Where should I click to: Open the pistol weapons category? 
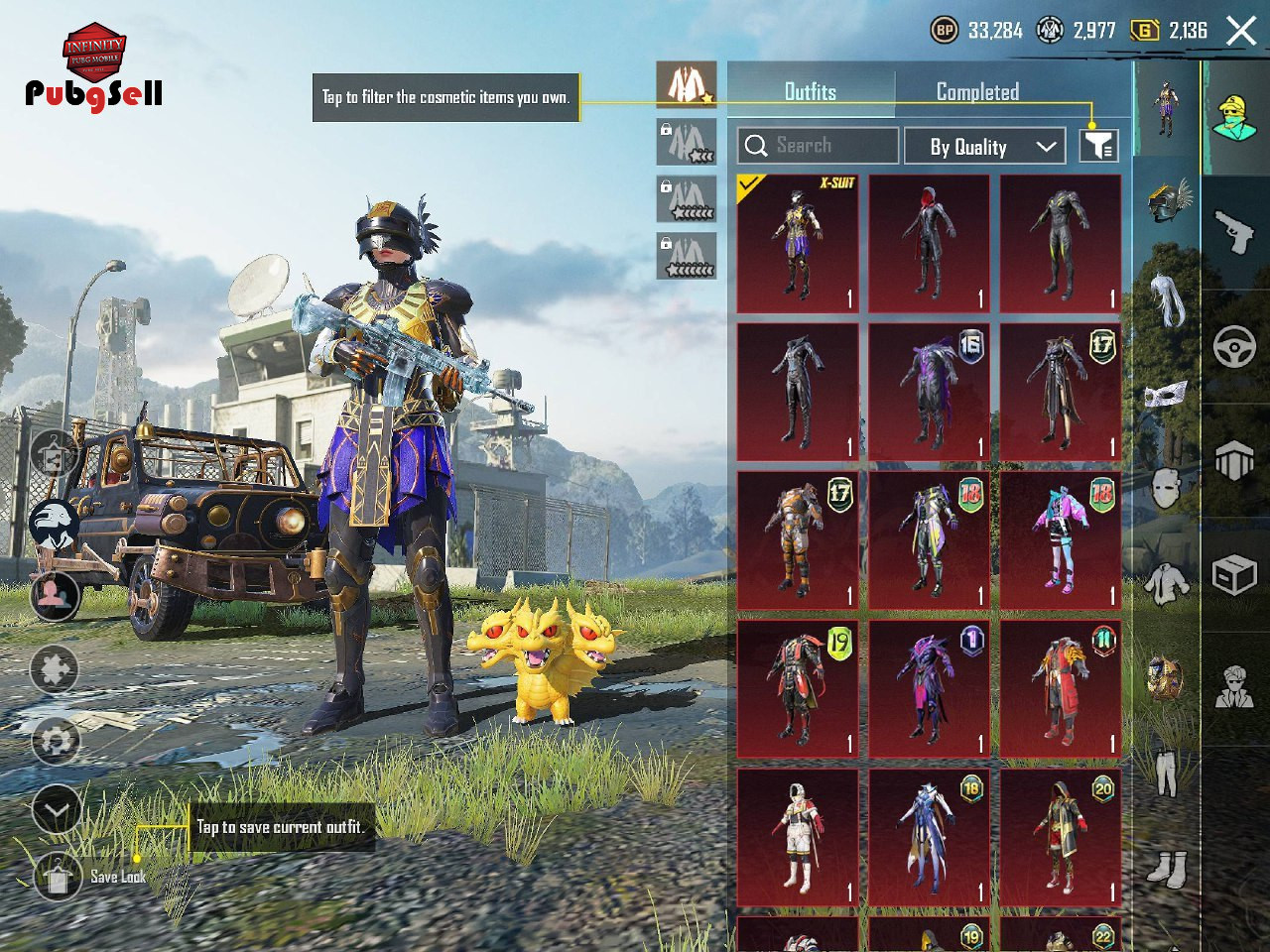(x=1234, y=233)
